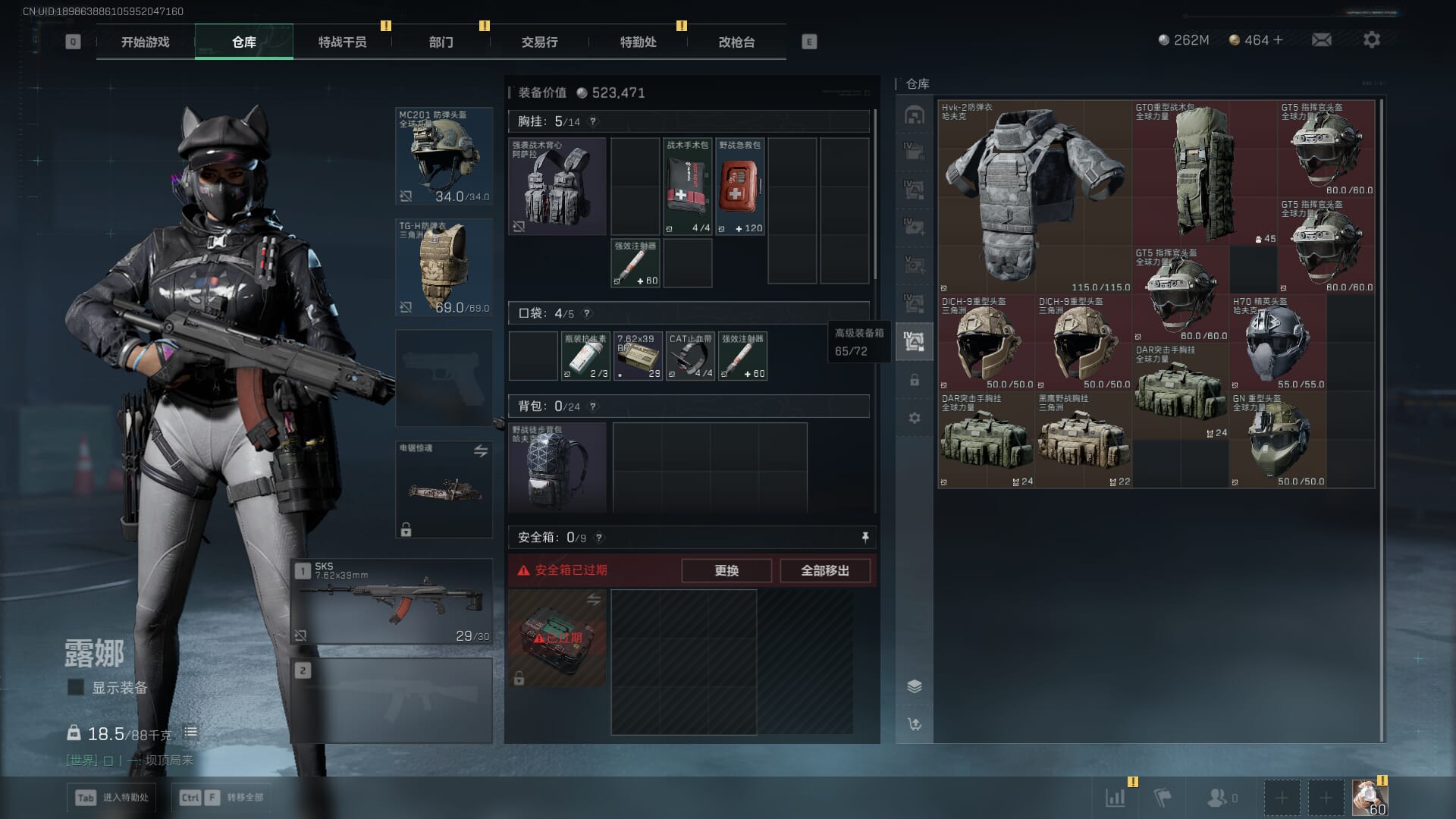Pick the Hvk-2 body armor in the warehouse
The width and height of the screenshot is (1456, 819).
point(1034,196)
